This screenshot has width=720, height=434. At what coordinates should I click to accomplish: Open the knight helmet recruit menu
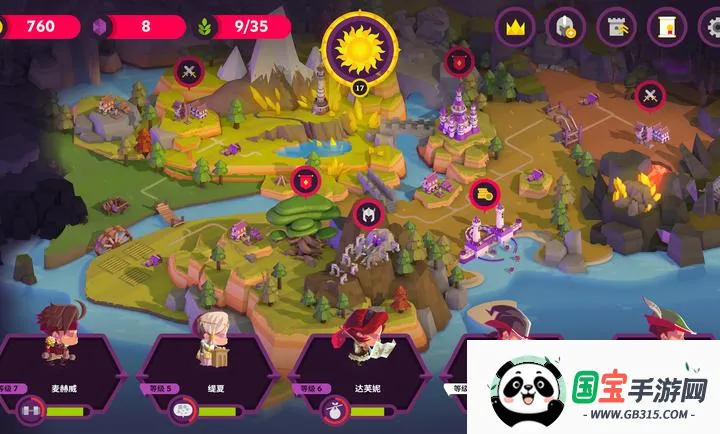pyautogui.click(x=565, y=27)
